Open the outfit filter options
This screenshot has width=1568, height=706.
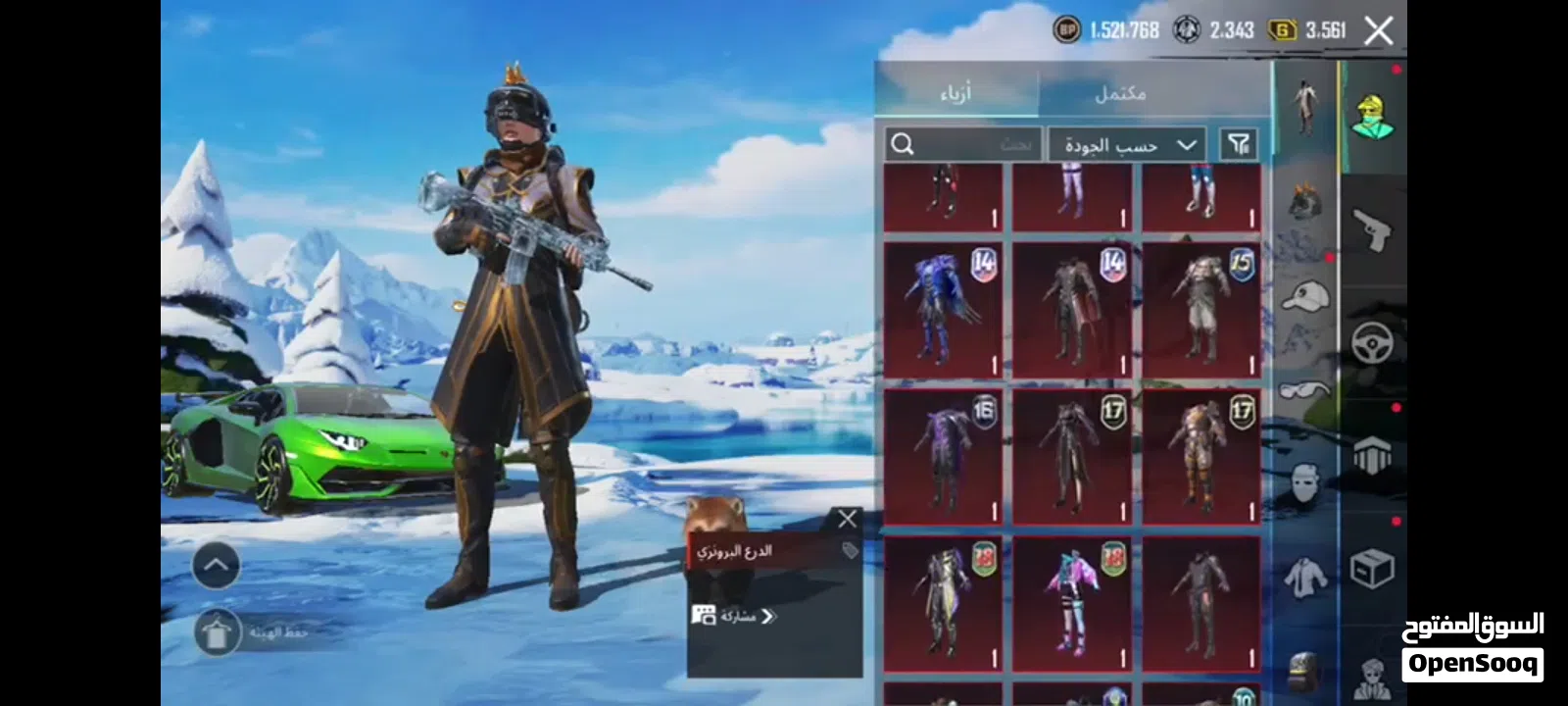click(1239, 145)
